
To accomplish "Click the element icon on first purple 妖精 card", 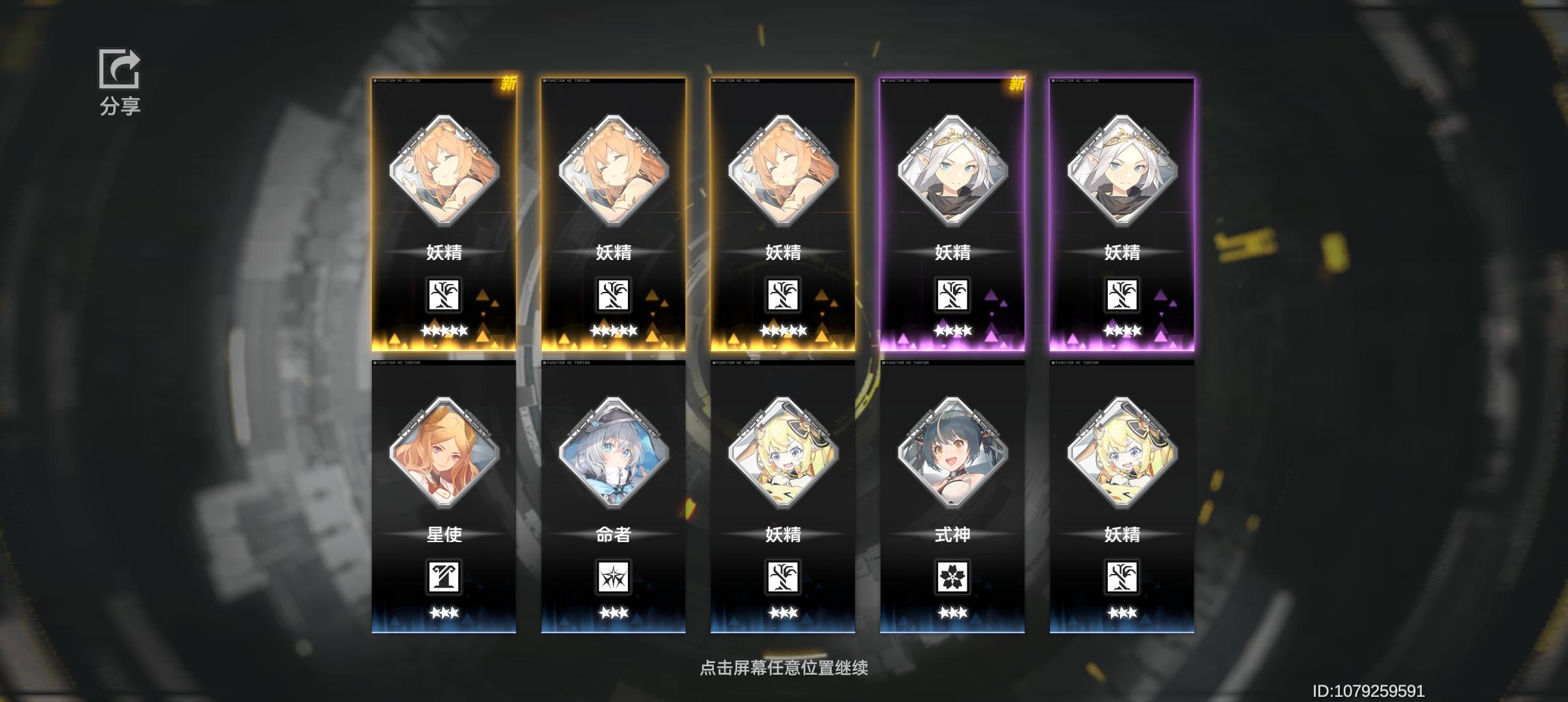I will pos(952,296).
